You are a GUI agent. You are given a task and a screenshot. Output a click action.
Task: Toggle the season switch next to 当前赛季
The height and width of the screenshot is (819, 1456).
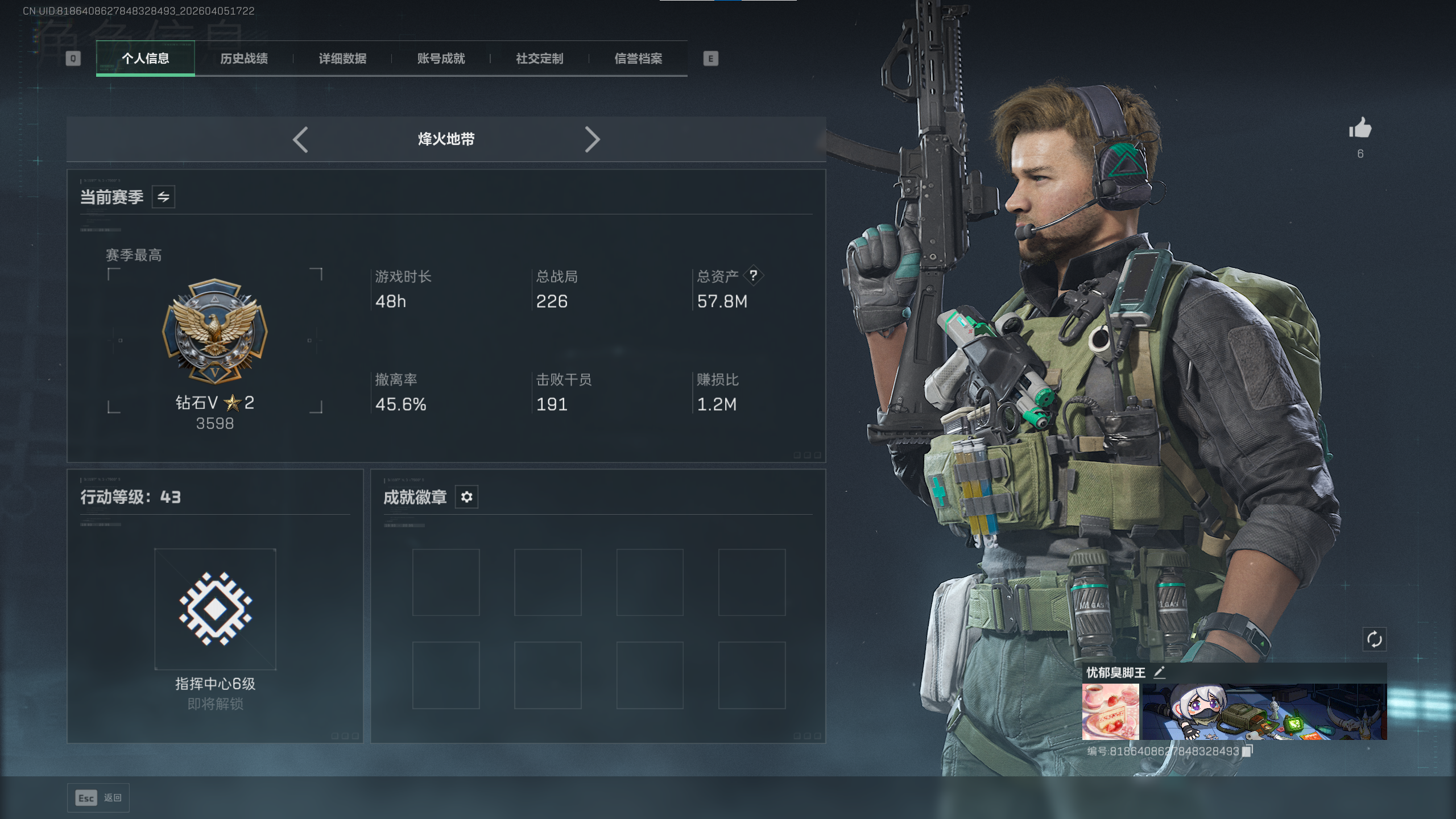pos(163,197)
